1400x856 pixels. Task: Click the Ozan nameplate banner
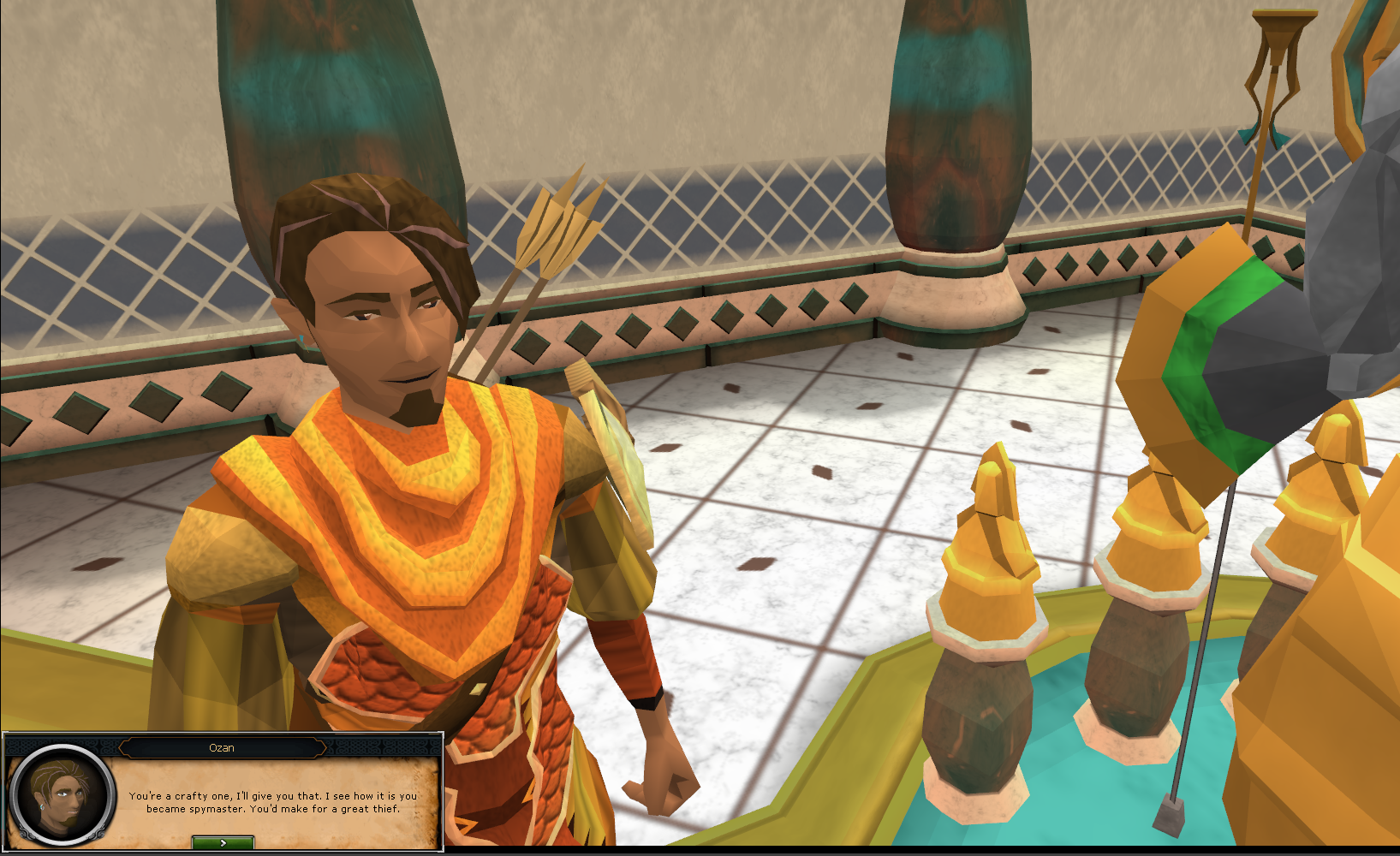[223, 747]
